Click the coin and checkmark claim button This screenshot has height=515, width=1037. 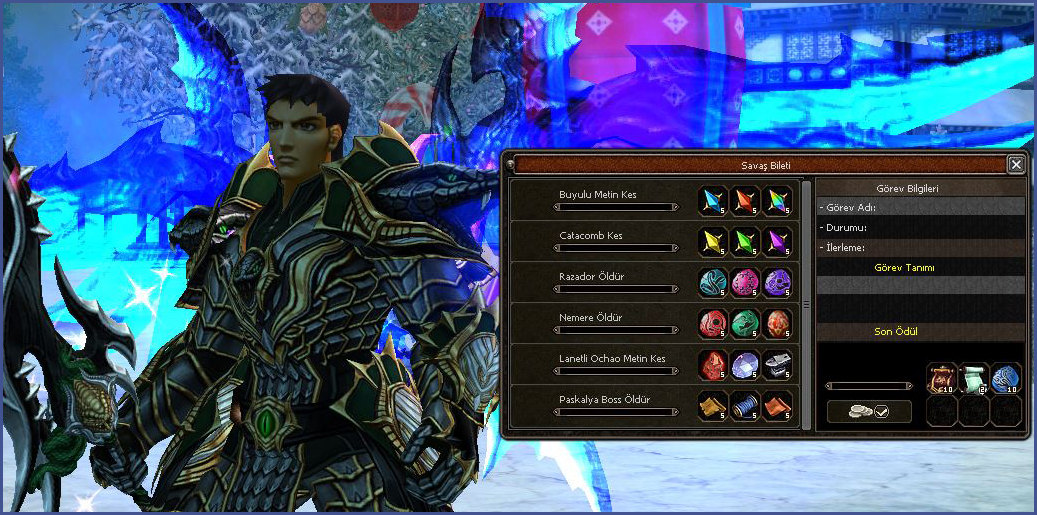869,411
